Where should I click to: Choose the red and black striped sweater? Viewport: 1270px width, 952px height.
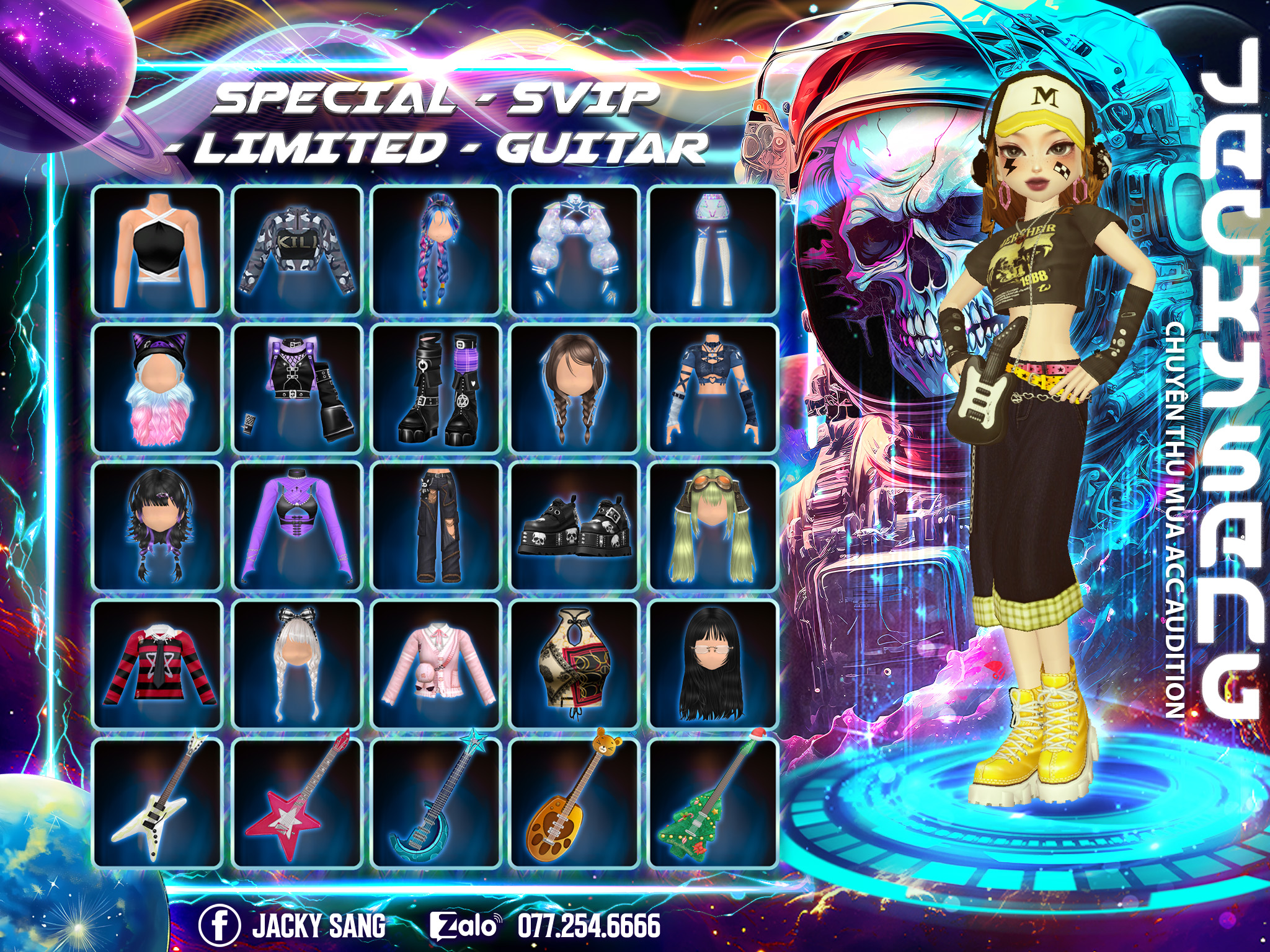(158, 664)
